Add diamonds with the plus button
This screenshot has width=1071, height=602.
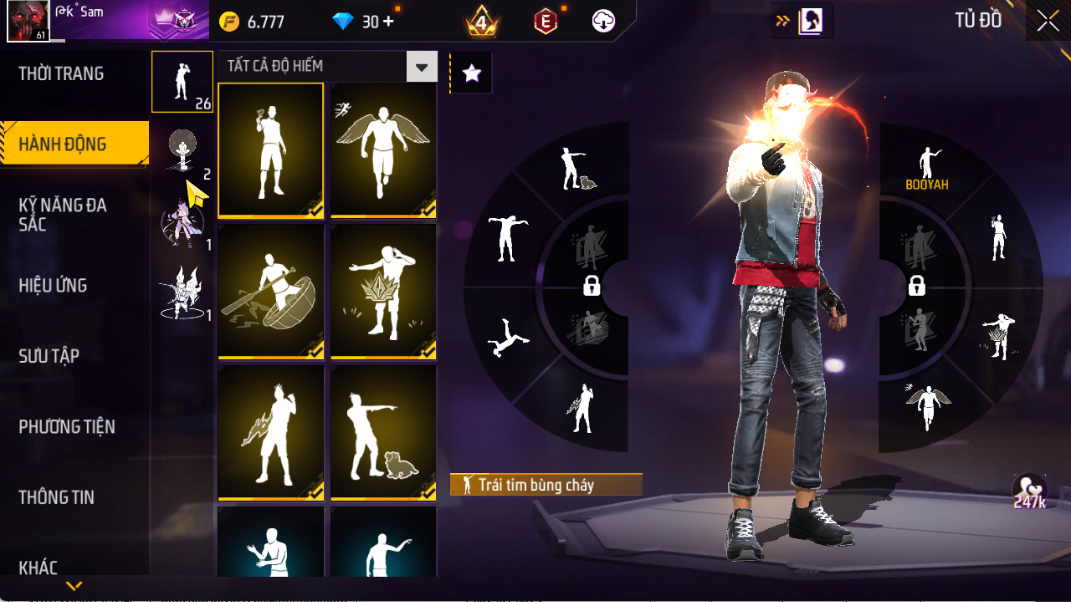point(388,22)
